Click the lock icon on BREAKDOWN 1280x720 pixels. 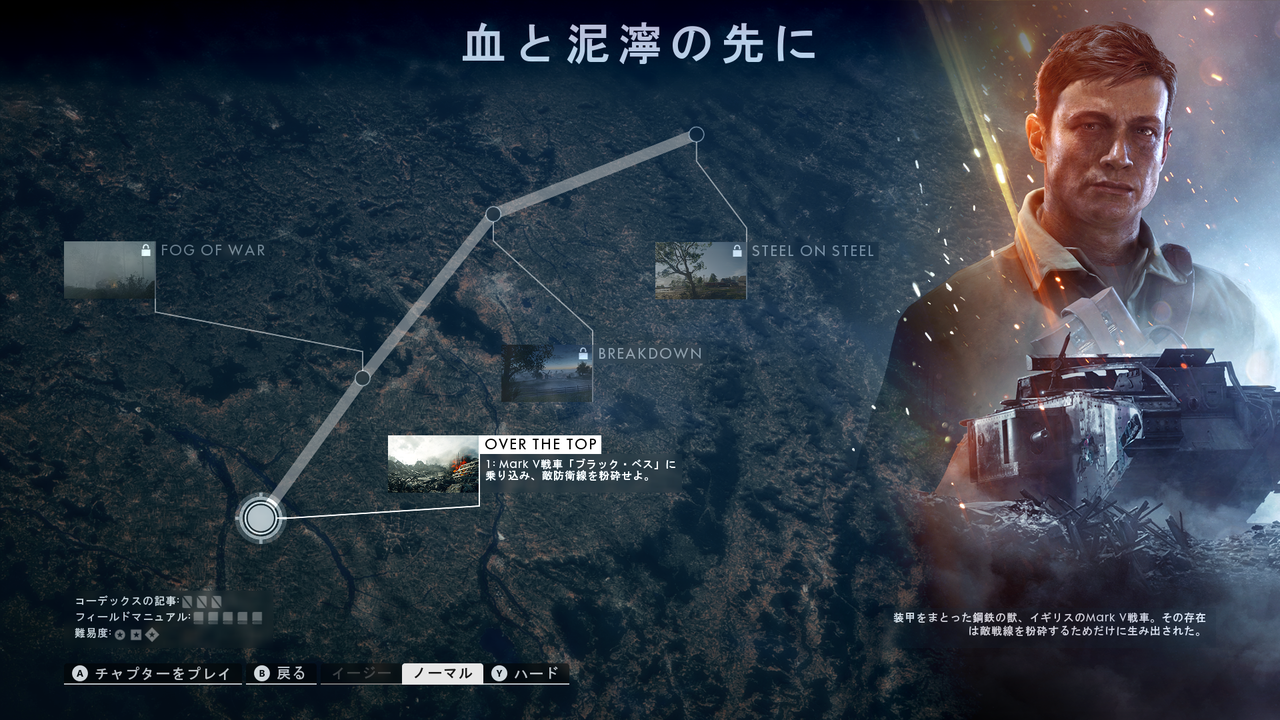click(581, 352)
